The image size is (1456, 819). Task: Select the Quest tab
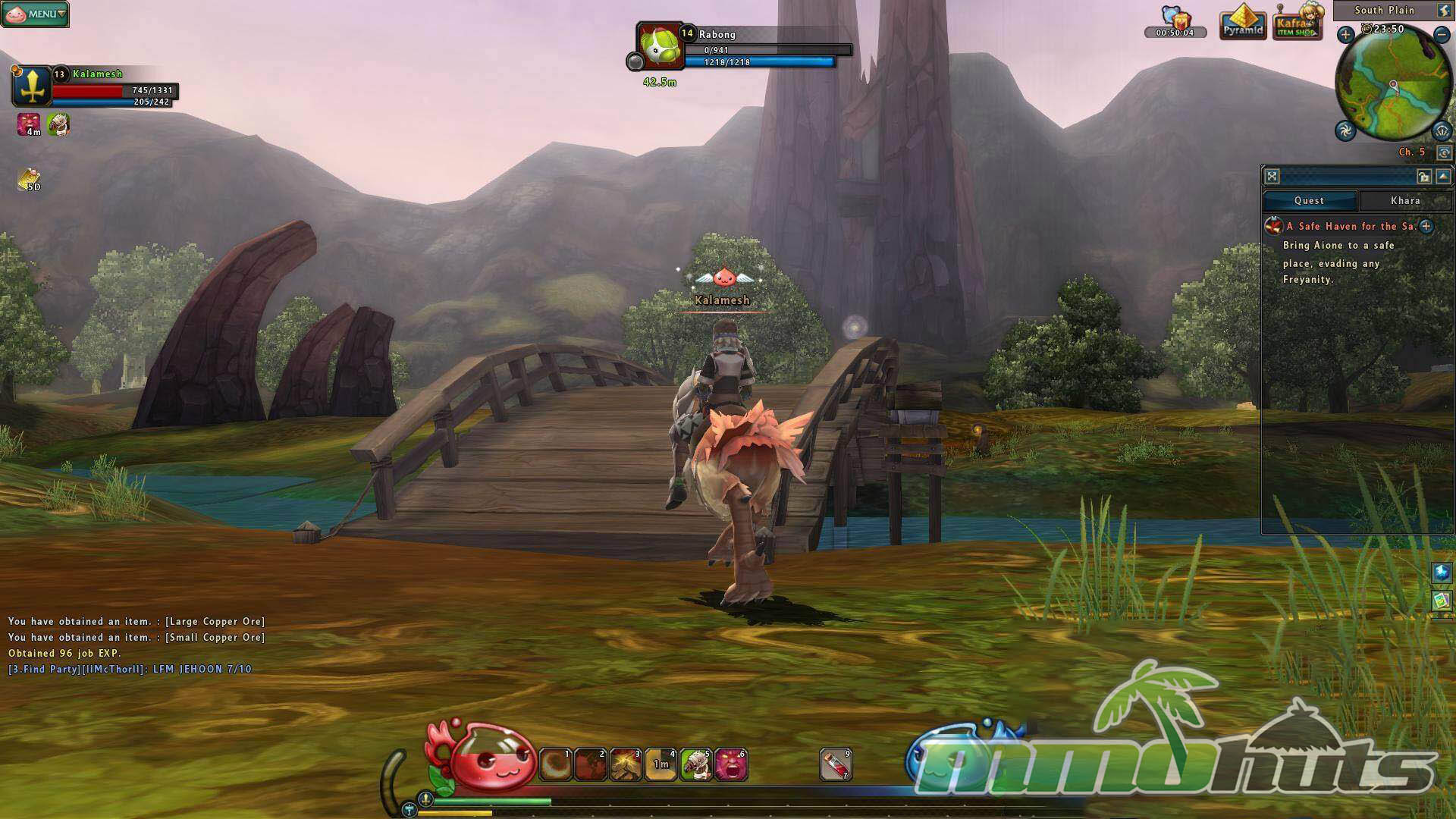(x=1310, y=201)
